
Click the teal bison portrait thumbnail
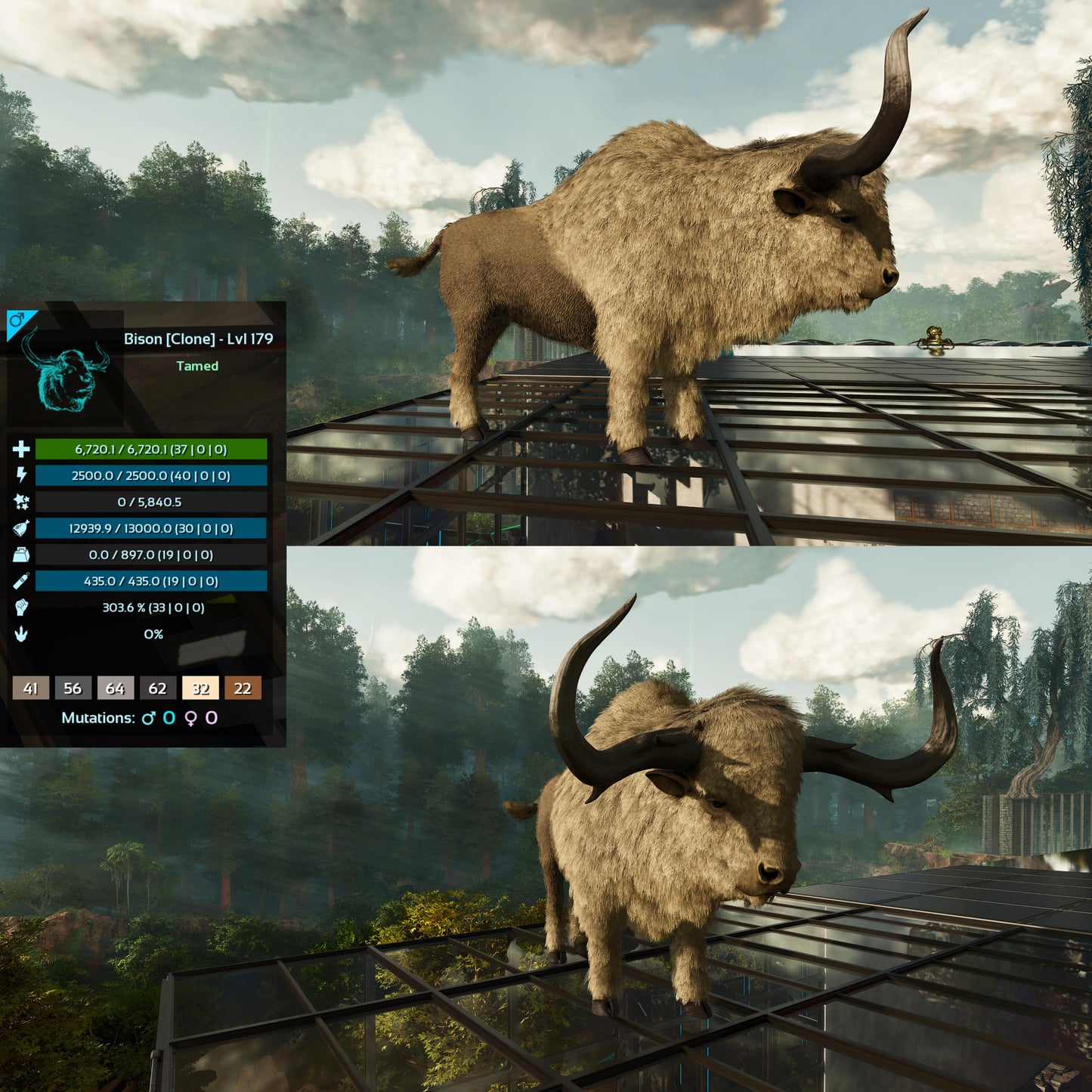[x=67, y=371]
